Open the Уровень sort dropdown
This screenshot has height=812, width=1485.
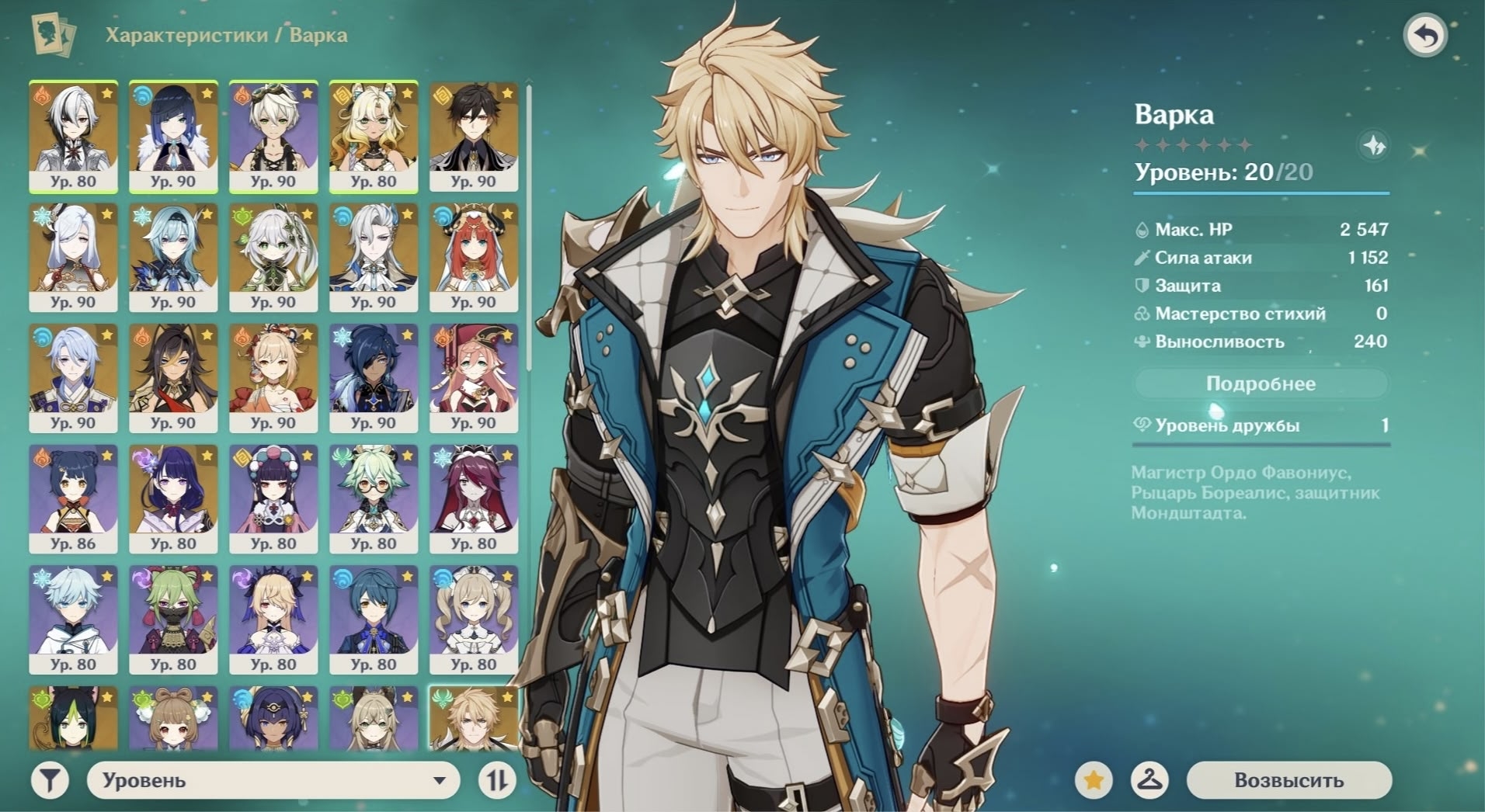click(x=273, y=780)
